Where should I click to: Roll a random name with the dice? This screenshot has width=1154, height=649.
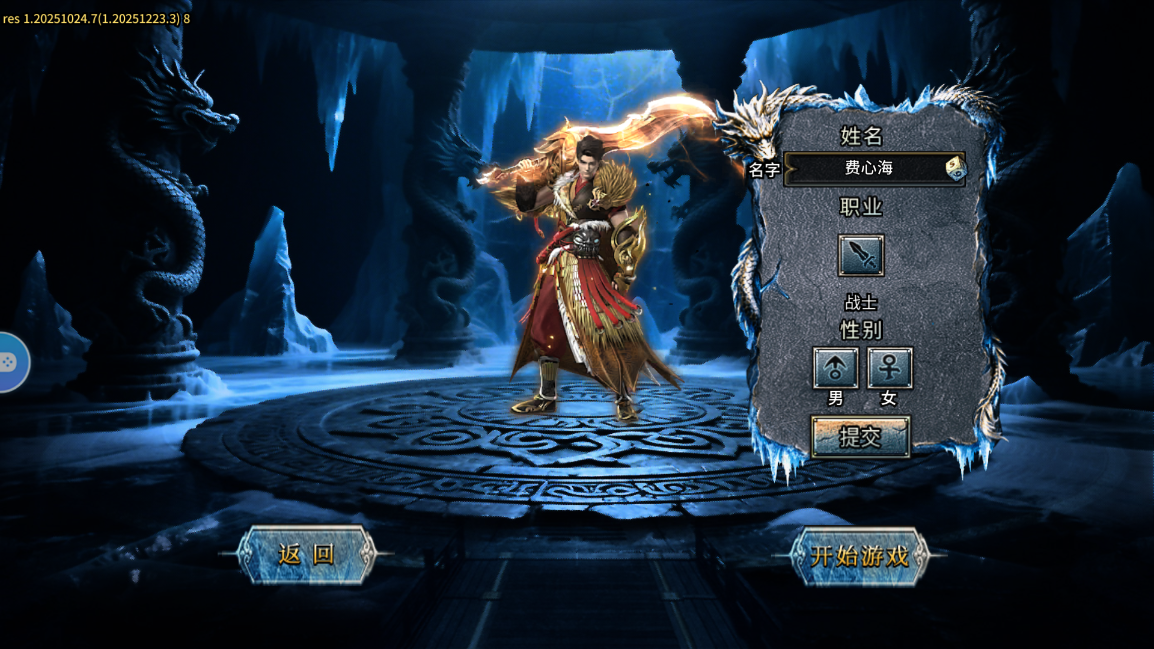[x=956, y=169]
